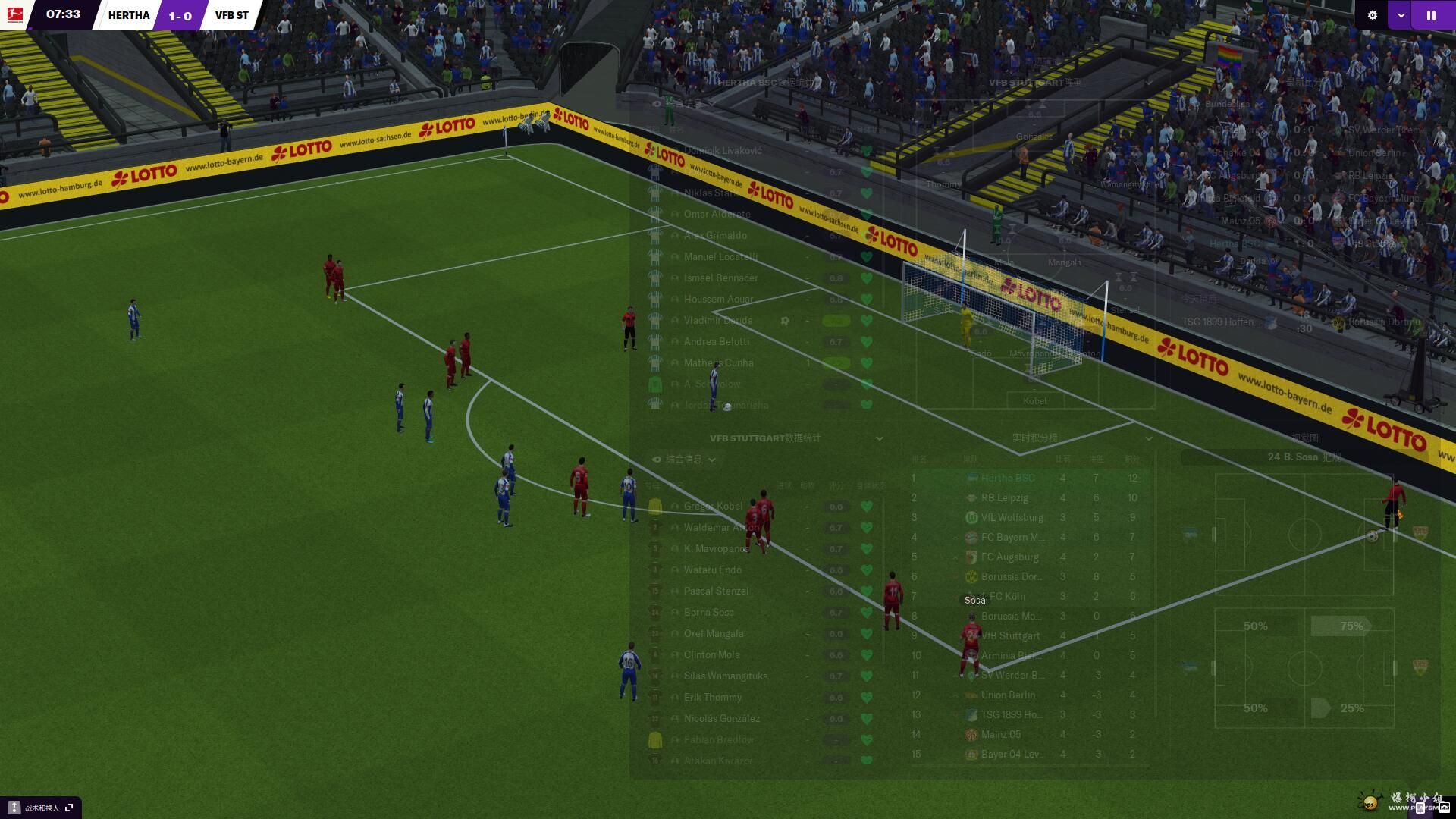Pause the match with the pause button
The width and height of the screenshot is (1456, 819).
(x=1431, y=15)
